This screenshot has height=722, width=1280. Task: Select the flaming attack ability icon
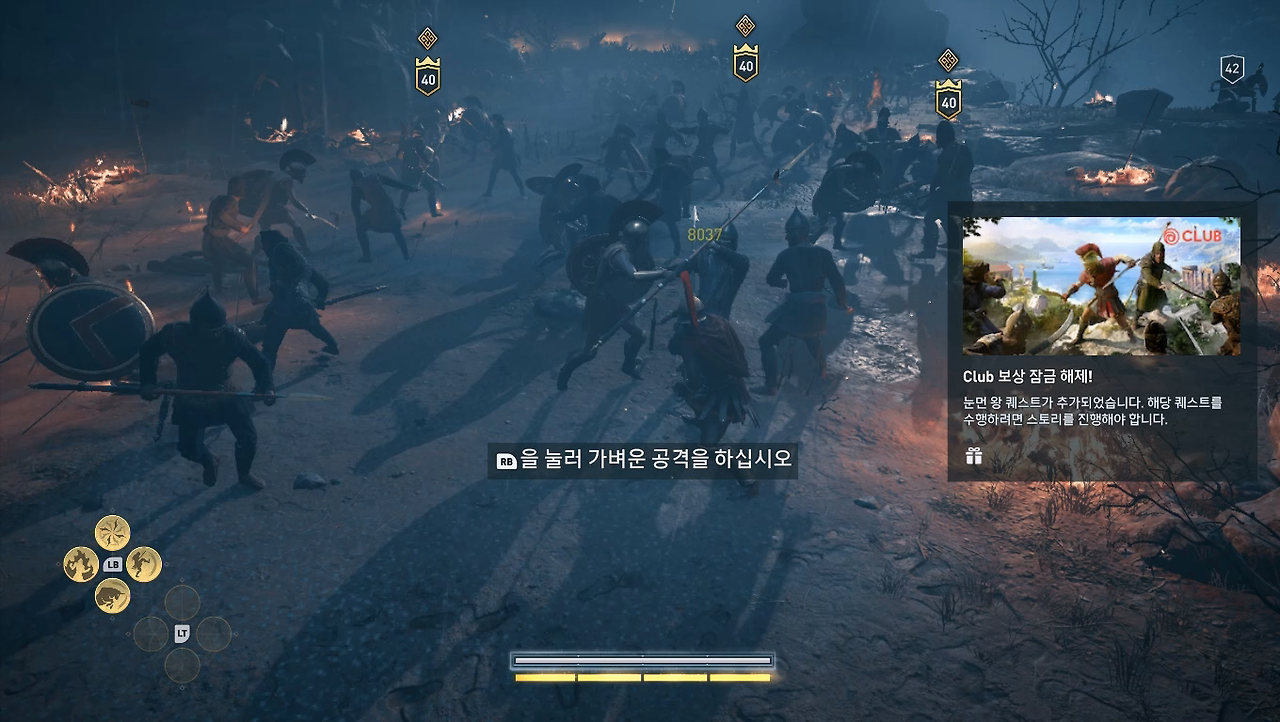pos(79,563)
